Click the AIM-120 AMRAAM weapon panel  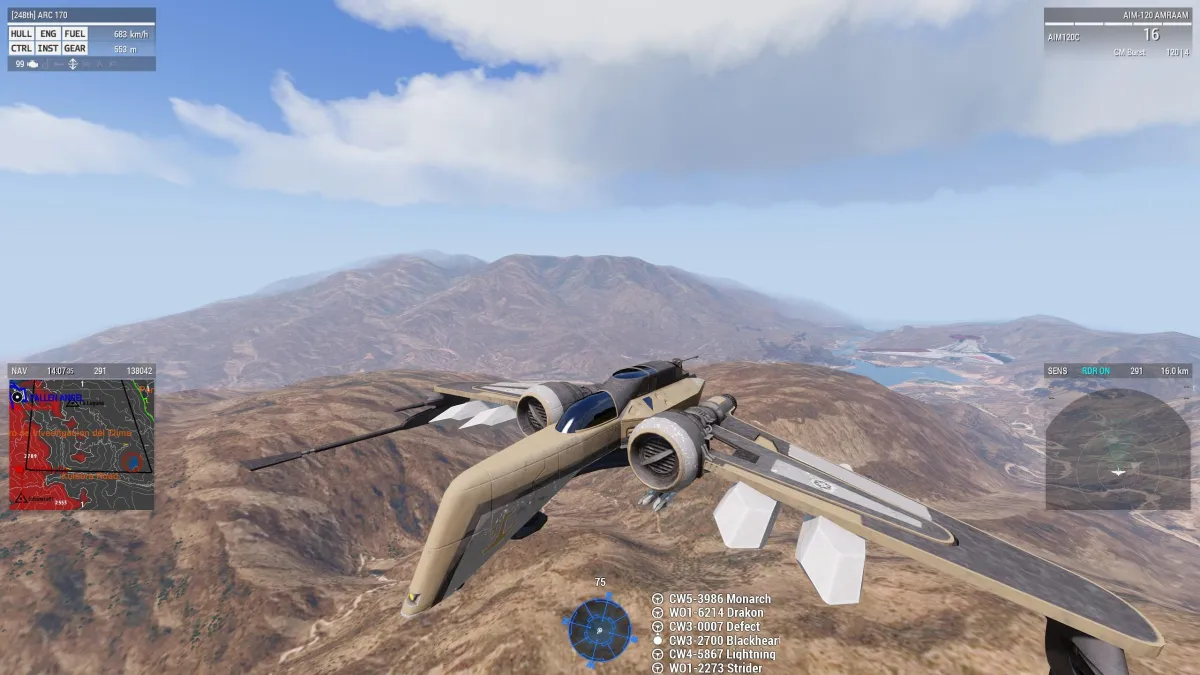(1118, 32)
